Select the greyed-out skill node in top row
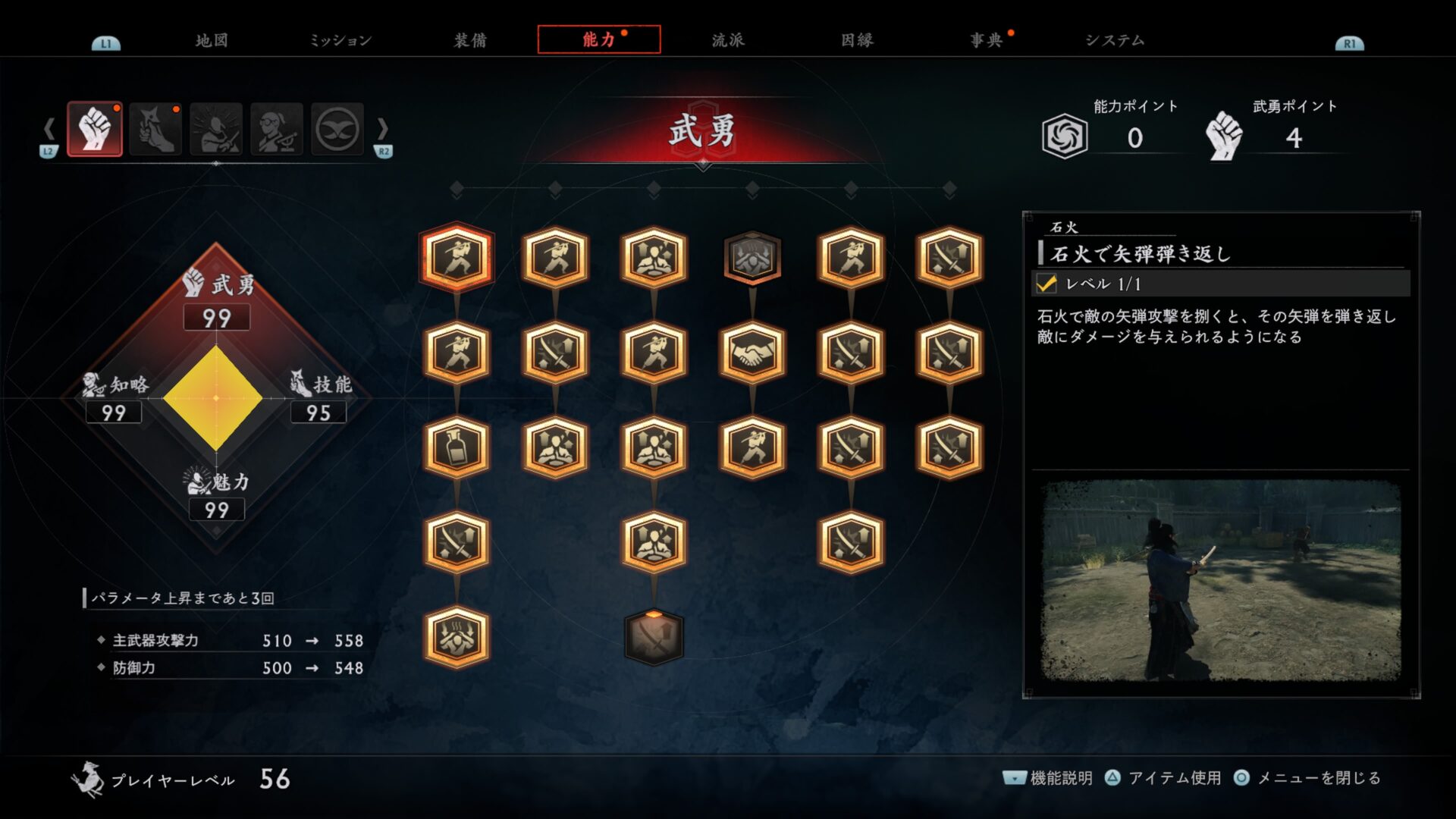The width and height of the screenshot is (1456, 819). coord(752,258)
